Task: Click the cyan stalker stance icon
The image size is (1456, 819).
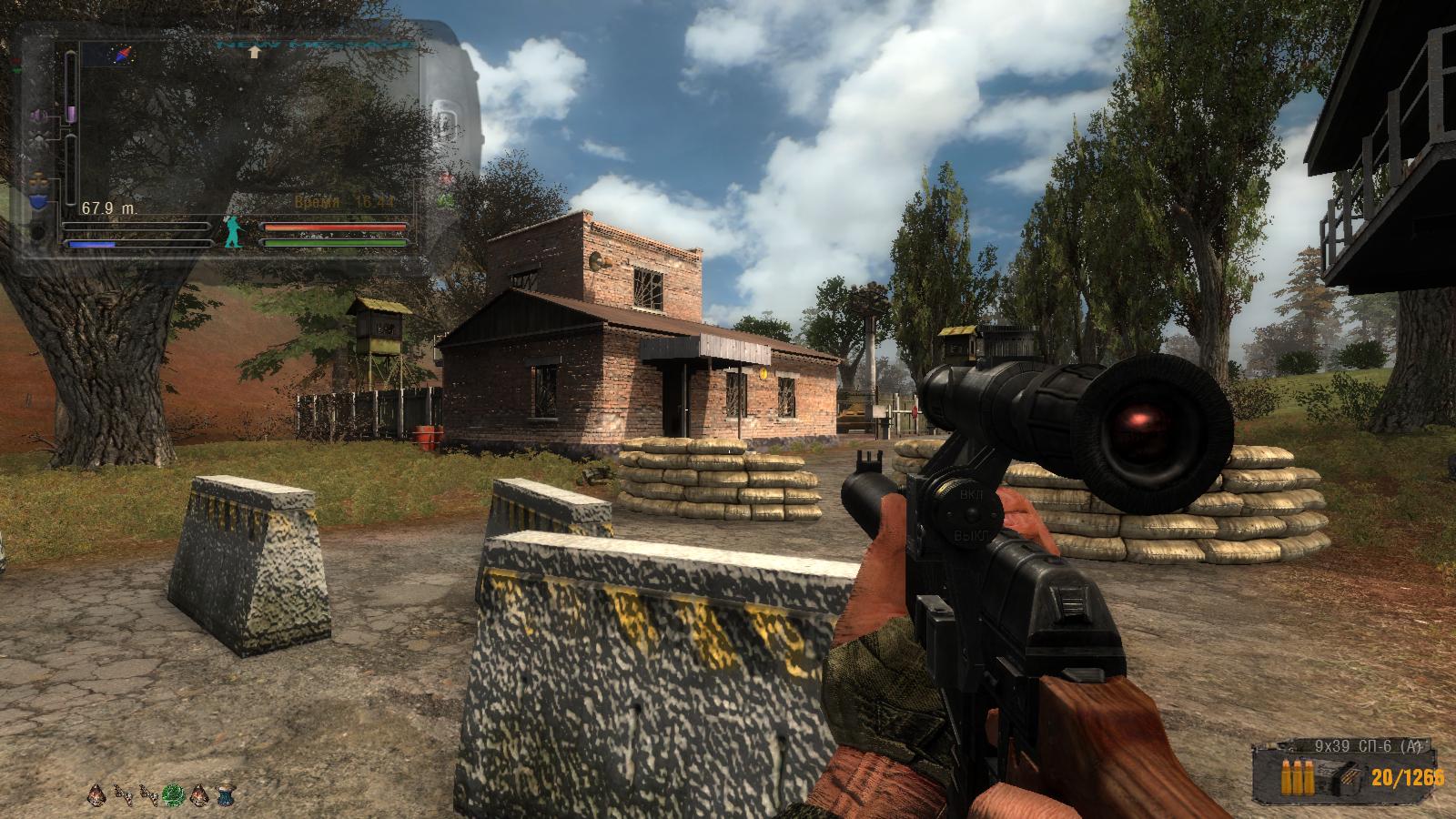Action: (x=235, y=233)
